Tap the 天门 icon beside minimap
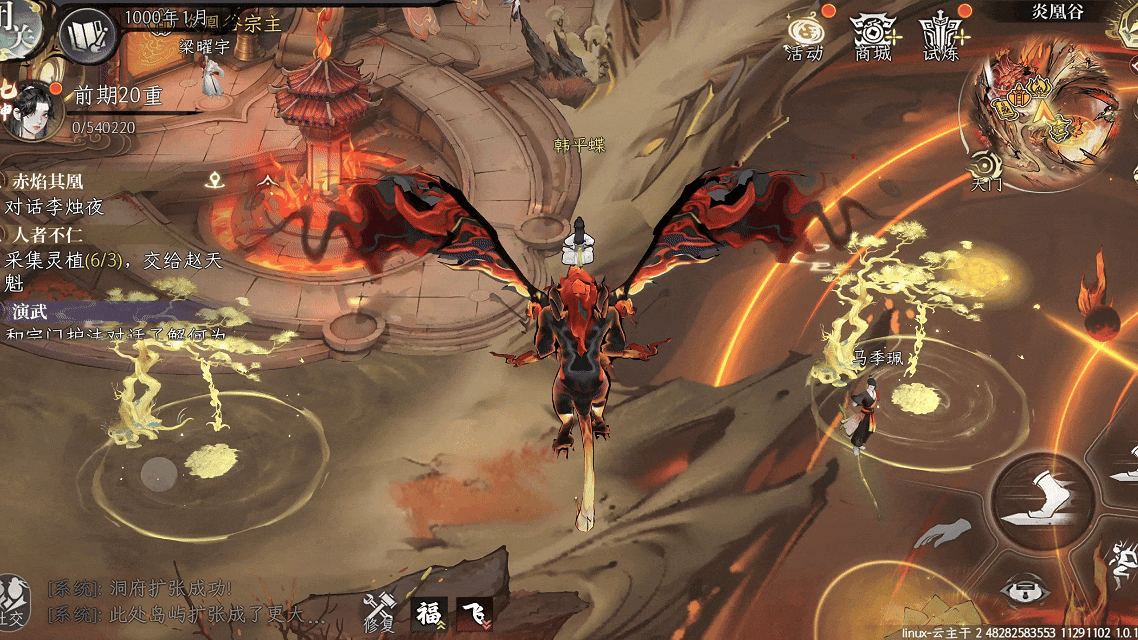The height and width of the screenshot is (640, 1138). (986, 170)
